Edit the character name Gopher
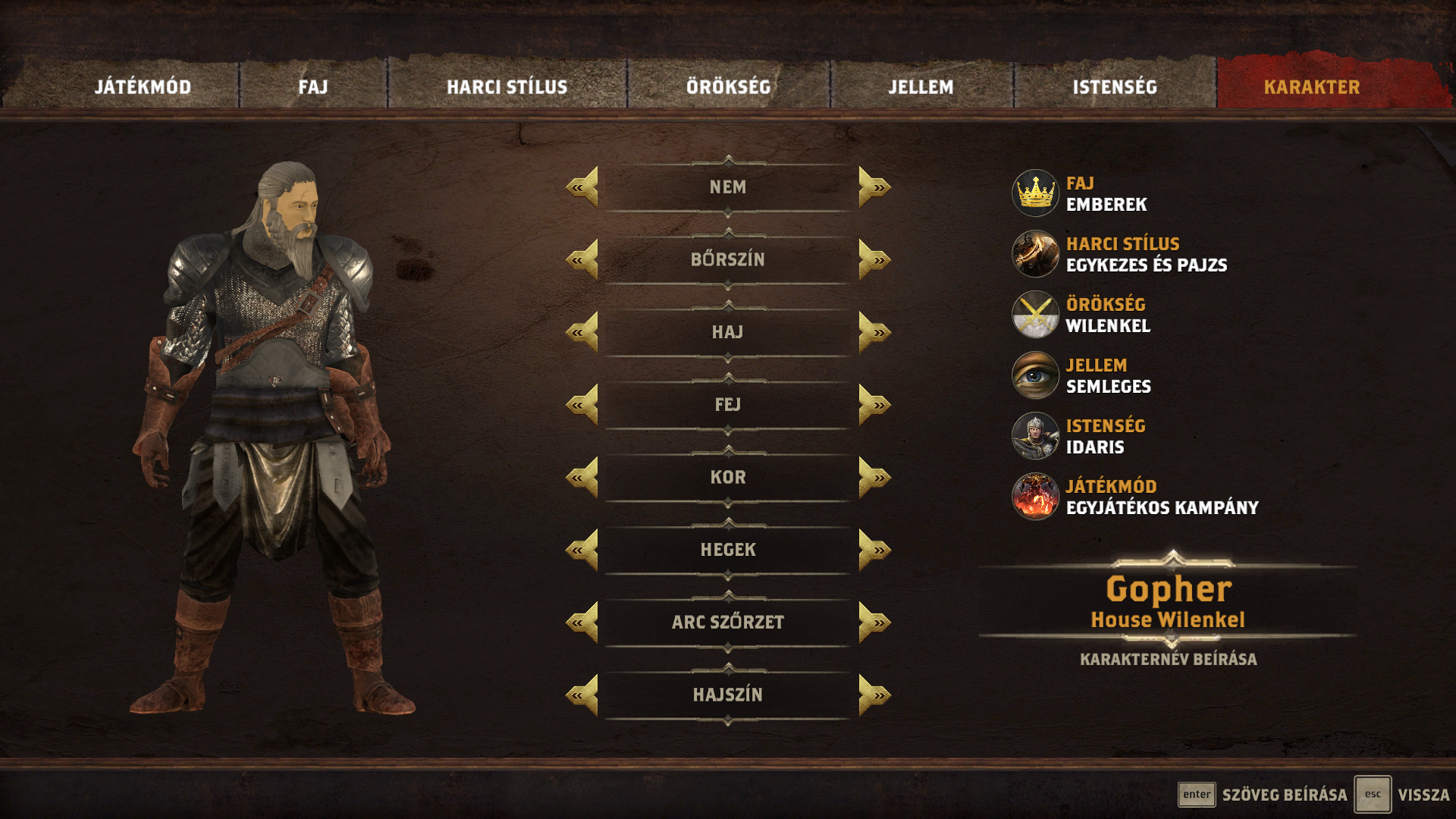Image resolution: width=1456 pixels, height=819 pixels. tap(1168, 590)
